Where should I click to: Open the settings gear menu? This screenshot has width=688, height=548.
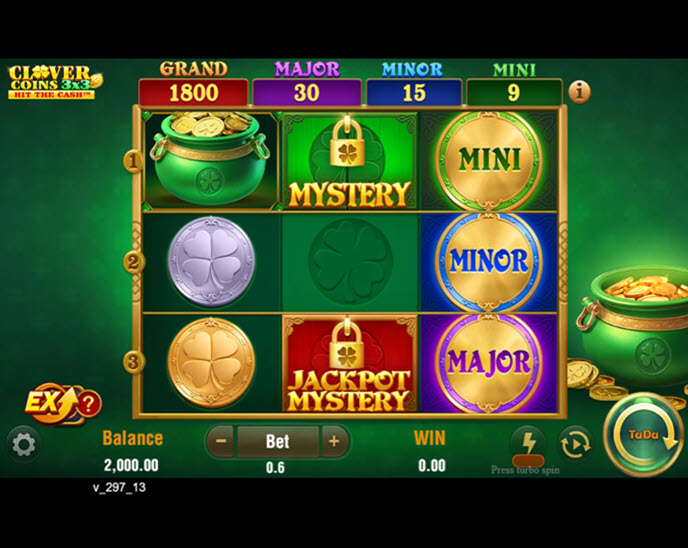23,445
